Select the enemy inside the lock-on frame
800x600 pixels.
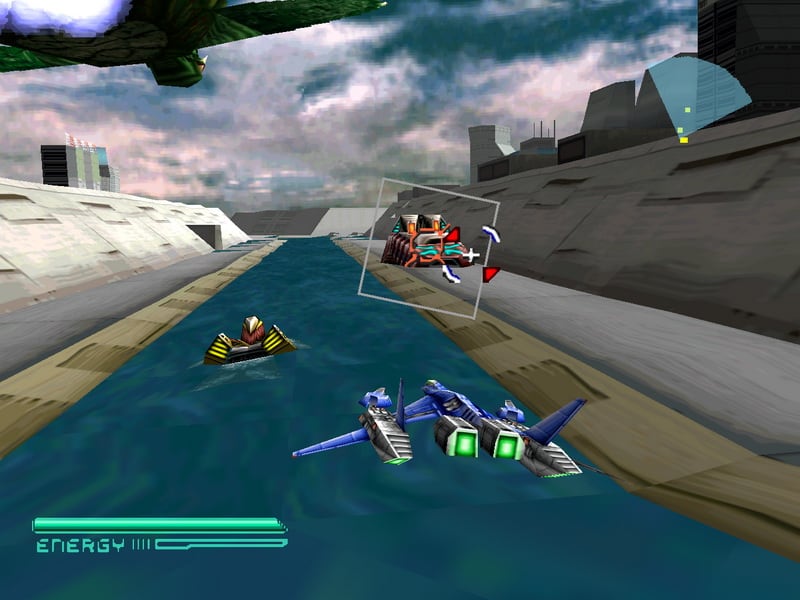pyautogui.click(x=420, y=242)
